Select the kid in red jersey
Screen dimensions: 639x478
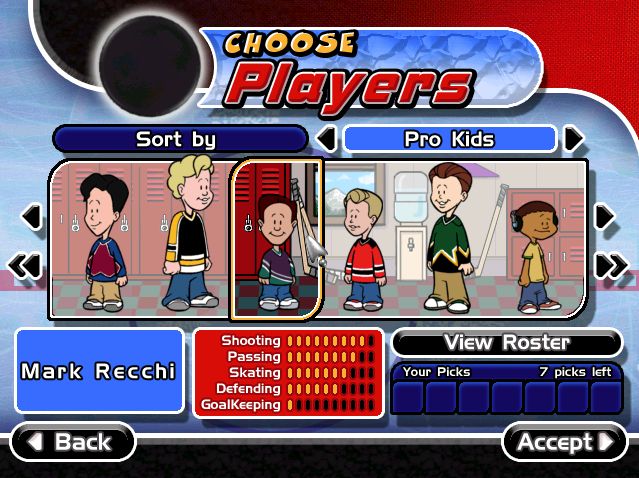[x=362, y=250]
